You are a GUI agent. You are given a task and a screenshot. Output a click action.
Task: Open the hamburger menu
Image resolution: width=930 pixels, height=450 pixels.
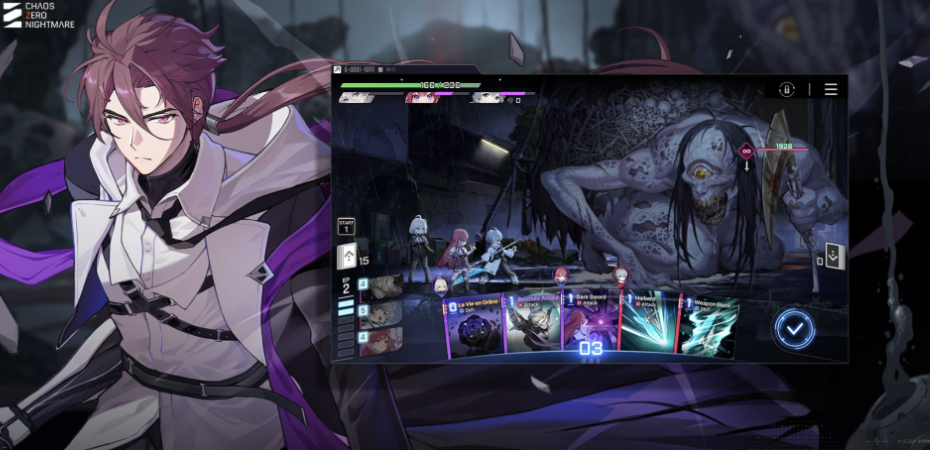point(831,89)
